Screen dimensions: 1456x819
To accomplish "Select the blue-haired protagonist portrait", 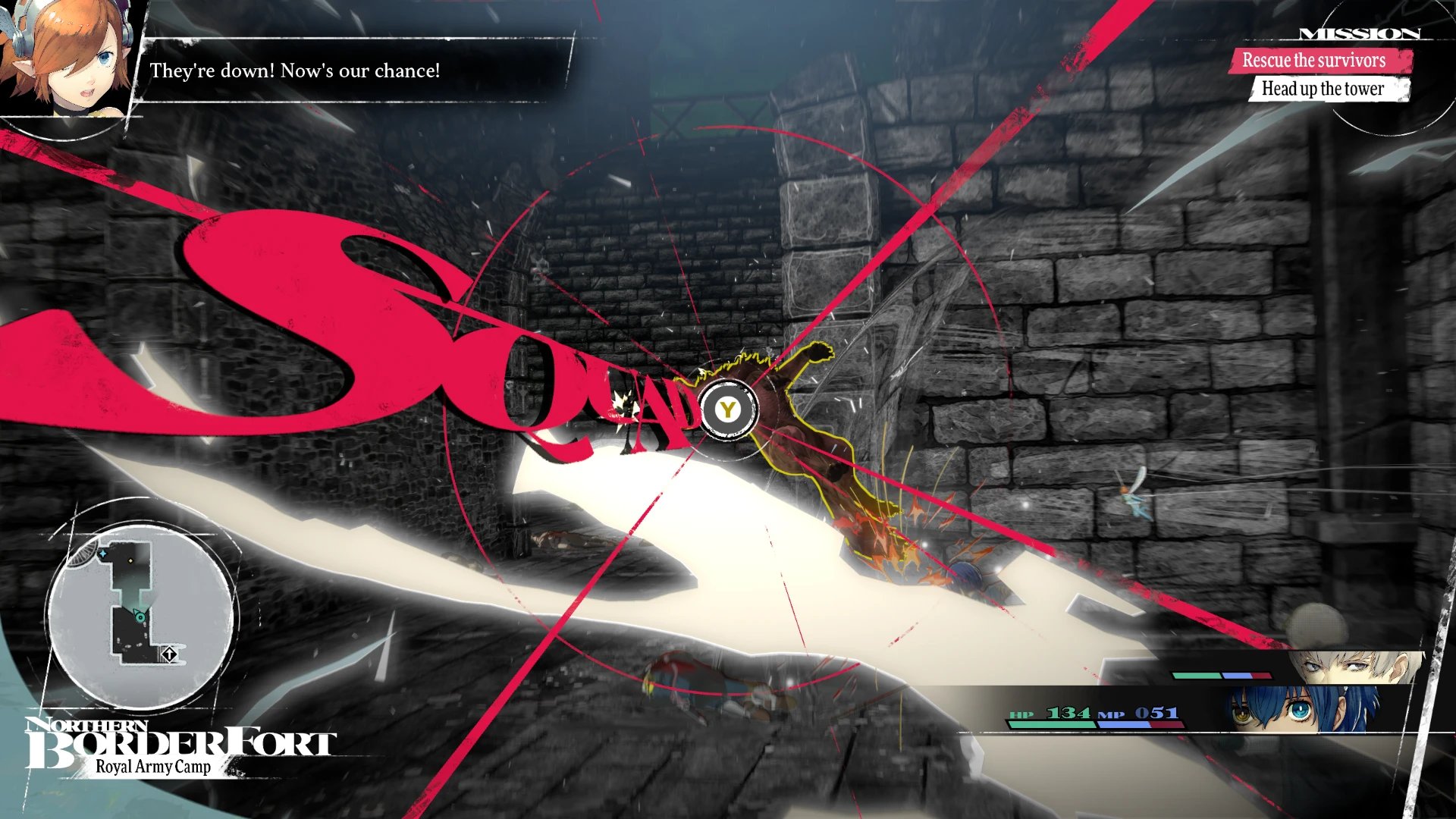I will (x=1301, y=709).
